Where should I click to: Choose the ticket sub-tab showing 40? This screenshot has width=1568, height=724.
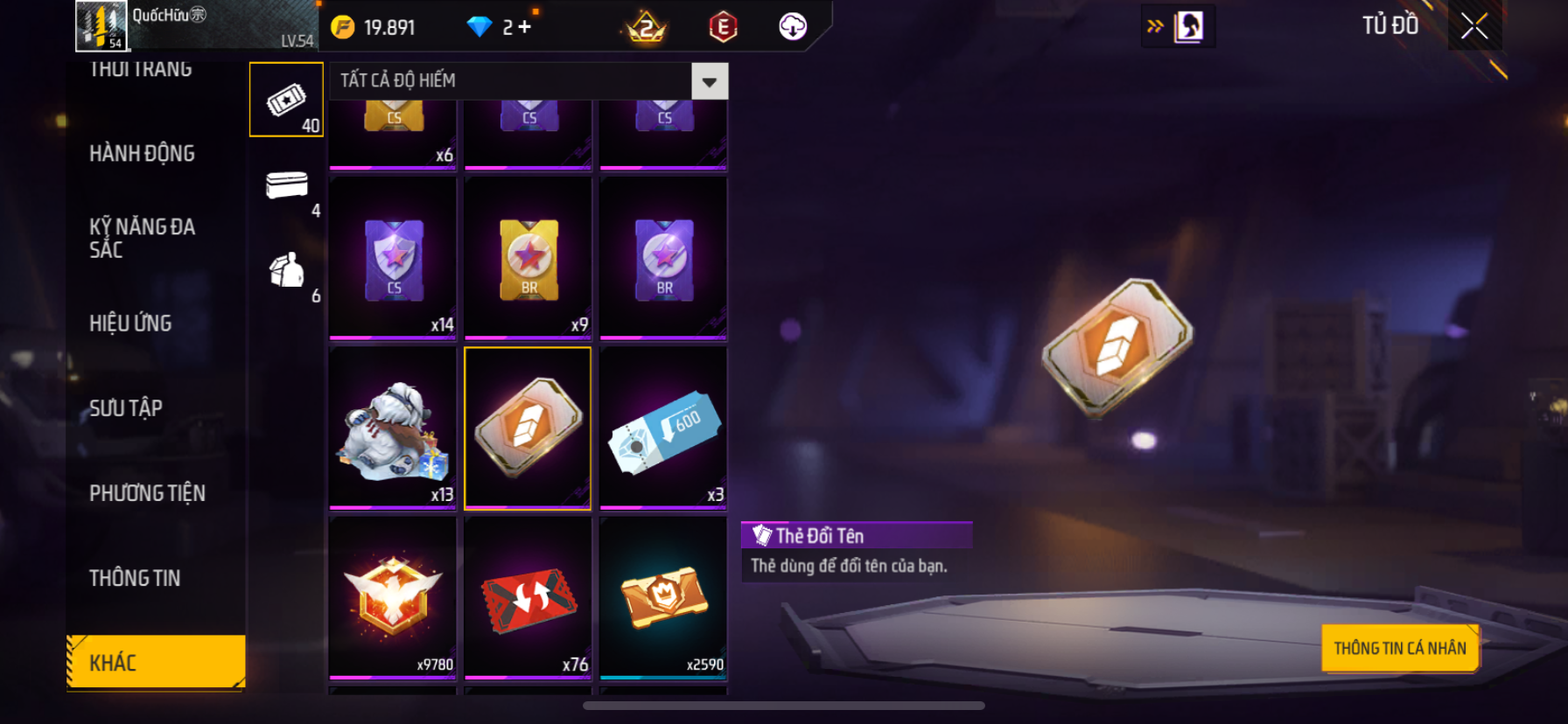pos(286,100)
